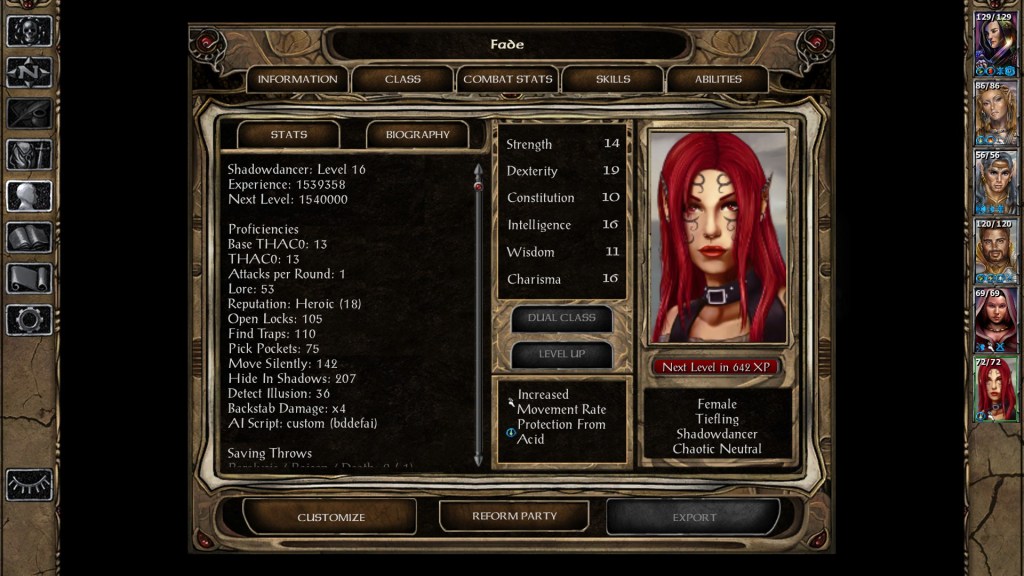Viewport: 1024px width, 576px height.
Task: Open the area map compass icon
Action: [x=29, y=72]
